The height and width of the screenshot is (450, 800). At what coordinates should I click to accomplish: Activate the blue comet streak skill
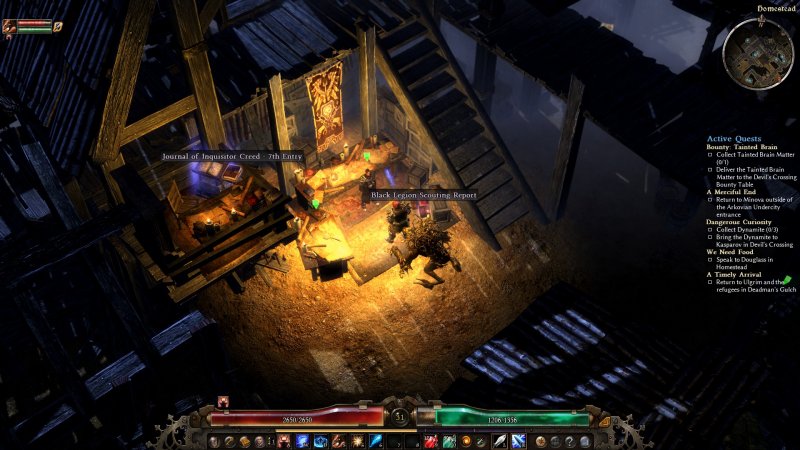[x=375, y=441]
